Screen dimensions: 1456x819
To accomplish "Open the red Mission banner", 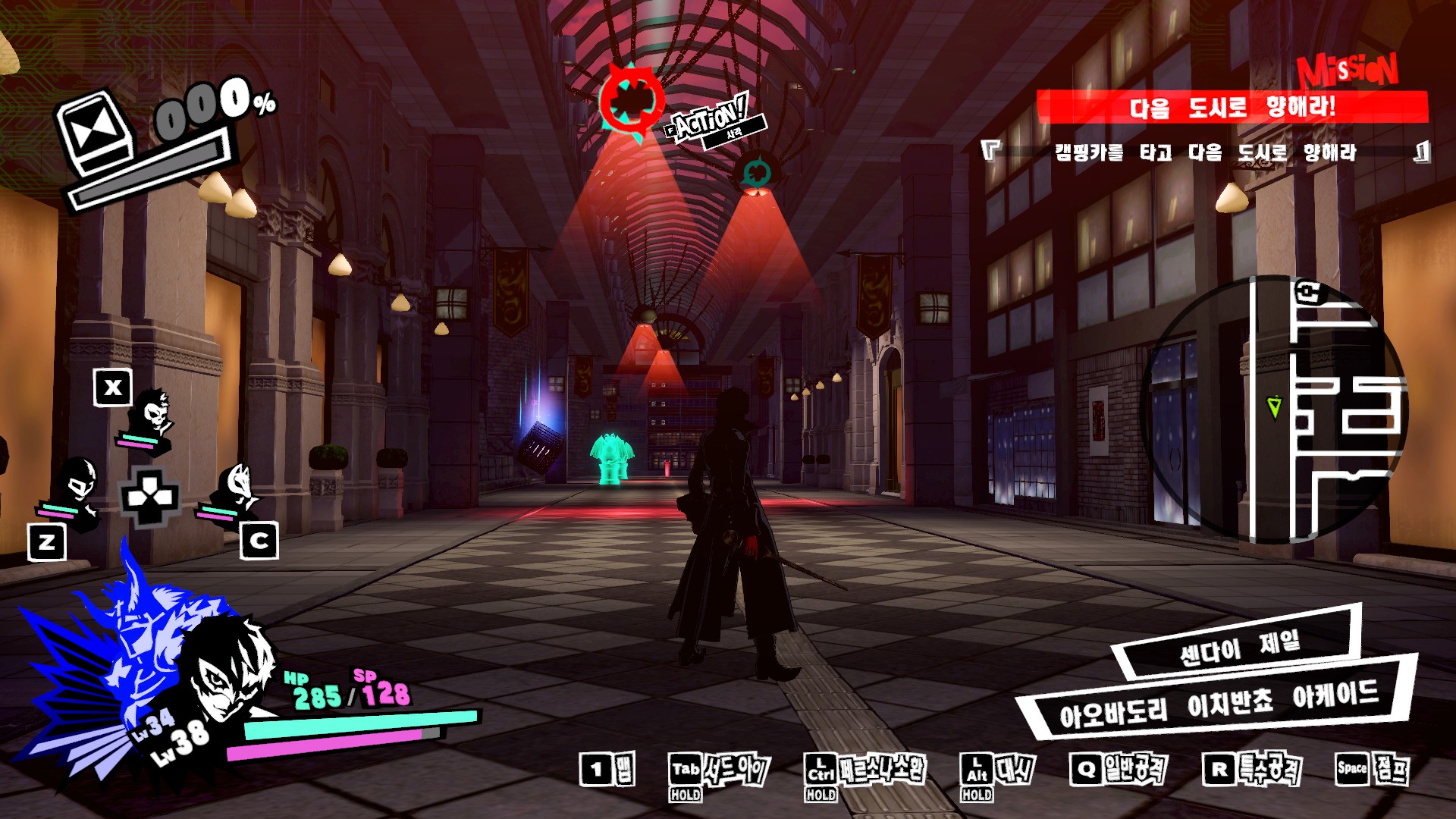I will tap(1232, 106).
